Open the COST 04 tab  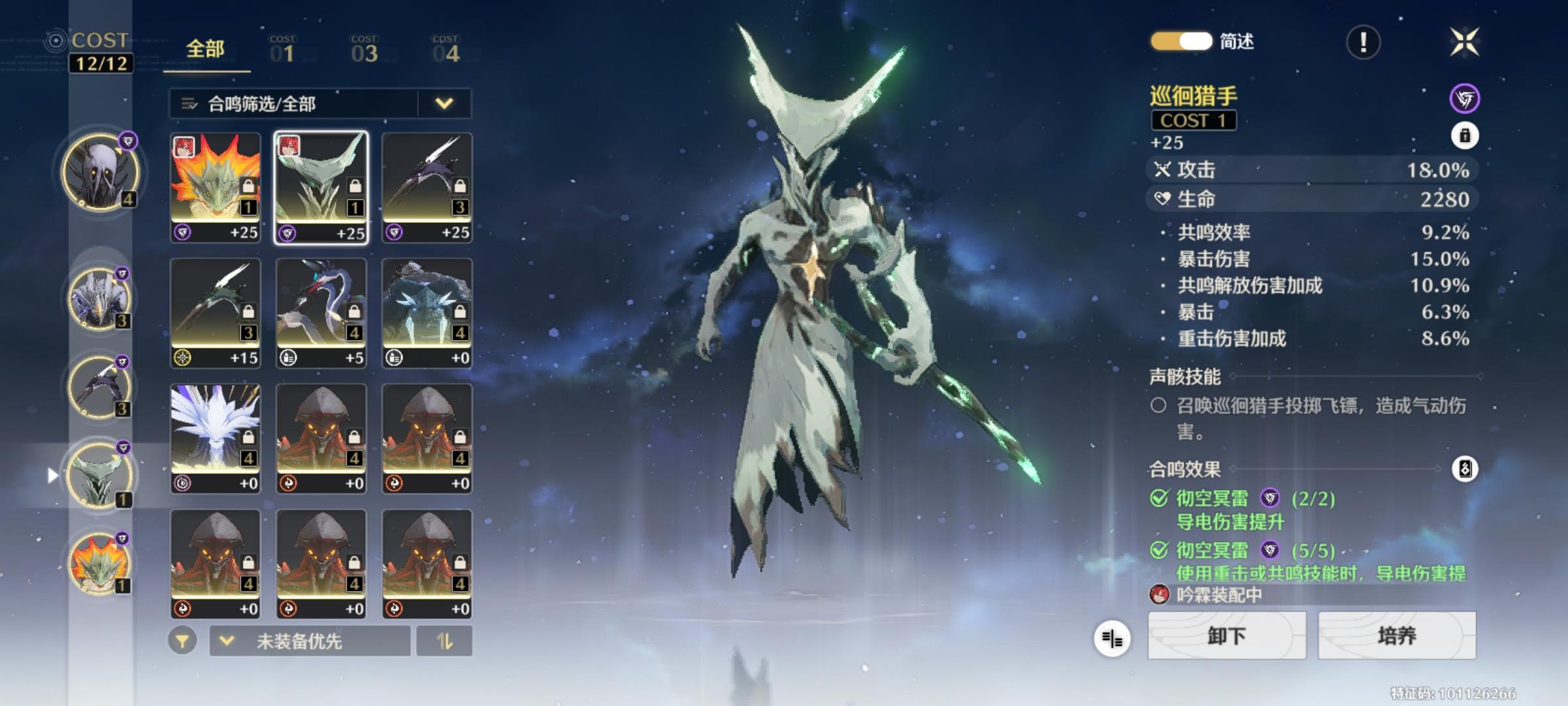click(446, 50)
